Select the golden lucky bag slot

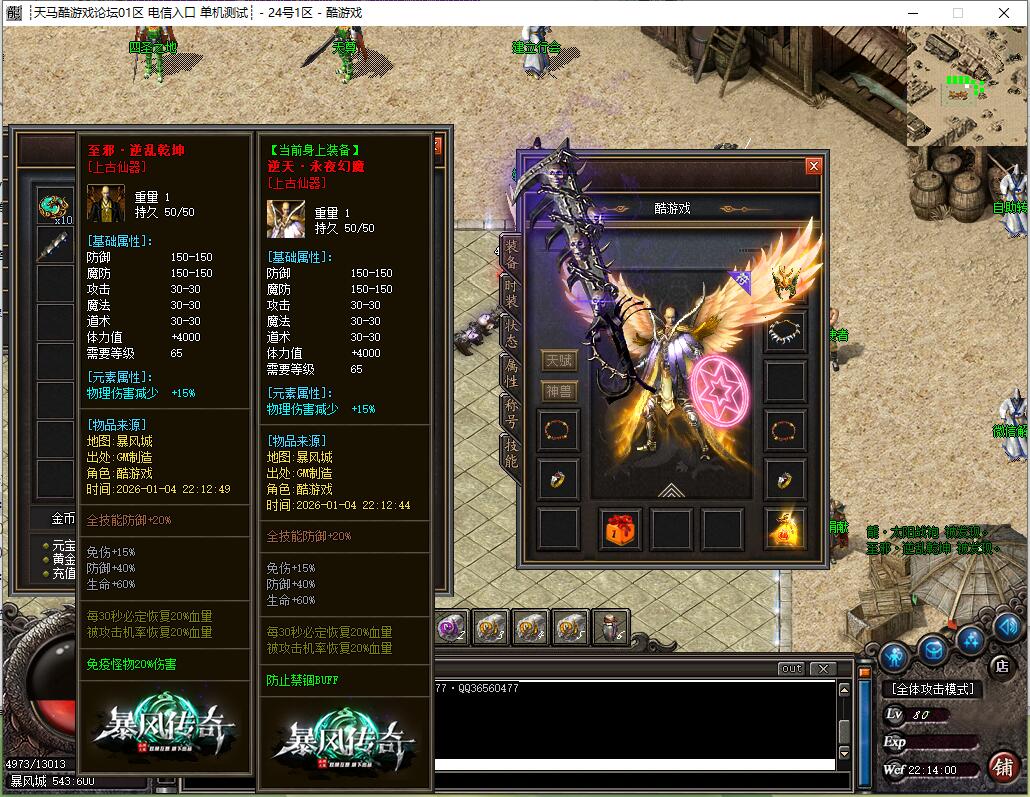[x=785, y=529]
